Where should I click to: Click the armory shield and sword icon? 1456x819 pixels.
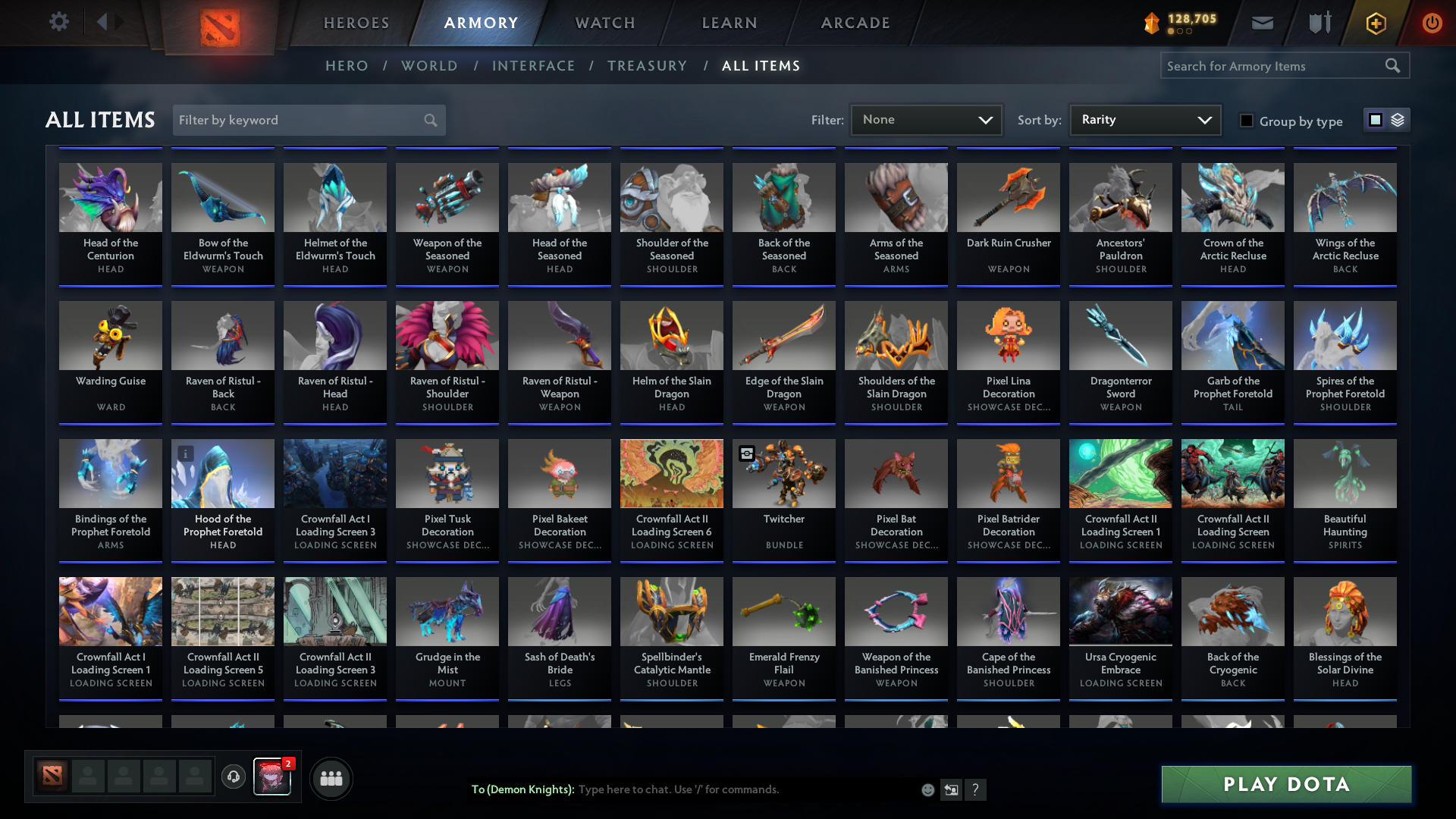tap(1319, 23)
